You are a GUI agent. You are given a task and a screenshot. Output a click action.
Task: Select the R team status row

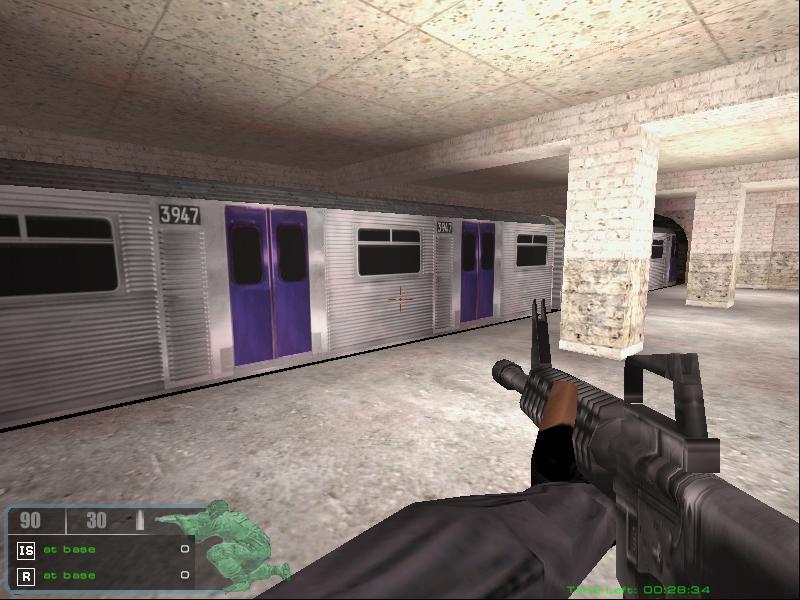pyautogui.click(x=102, y=575)
